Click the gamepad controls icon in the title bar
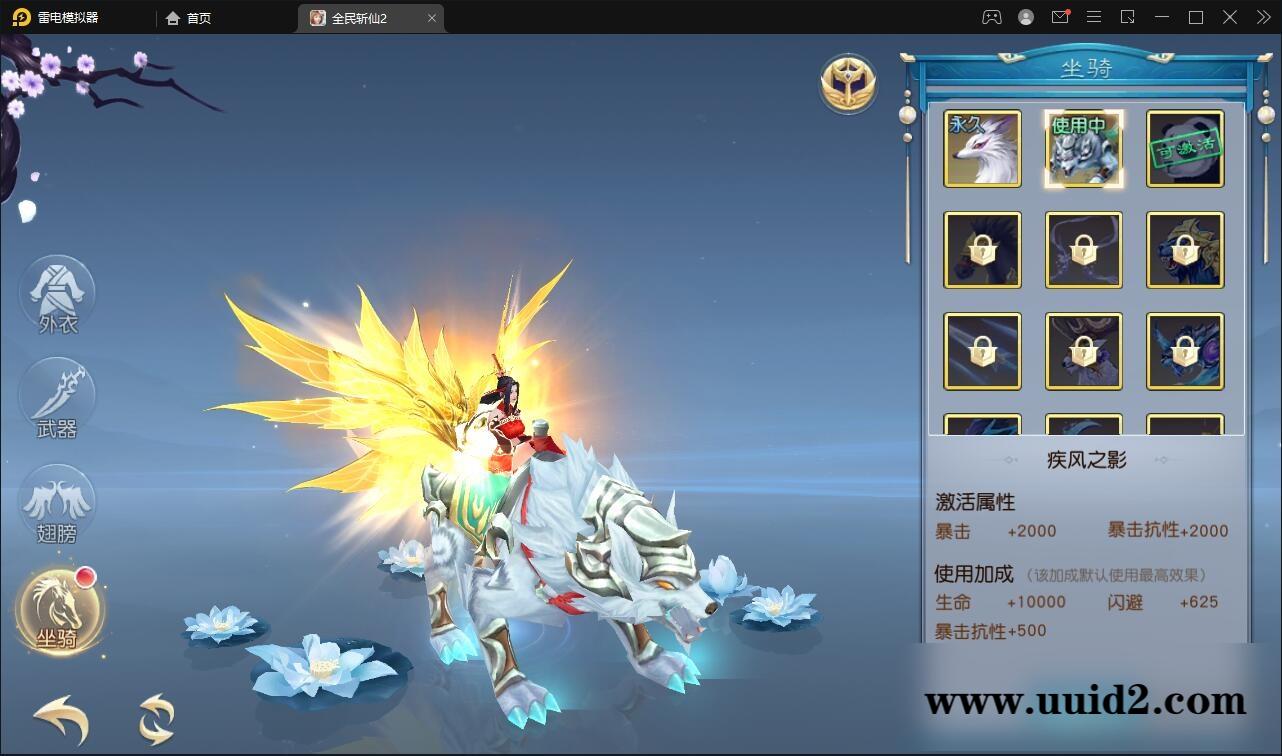 [991, 17]
